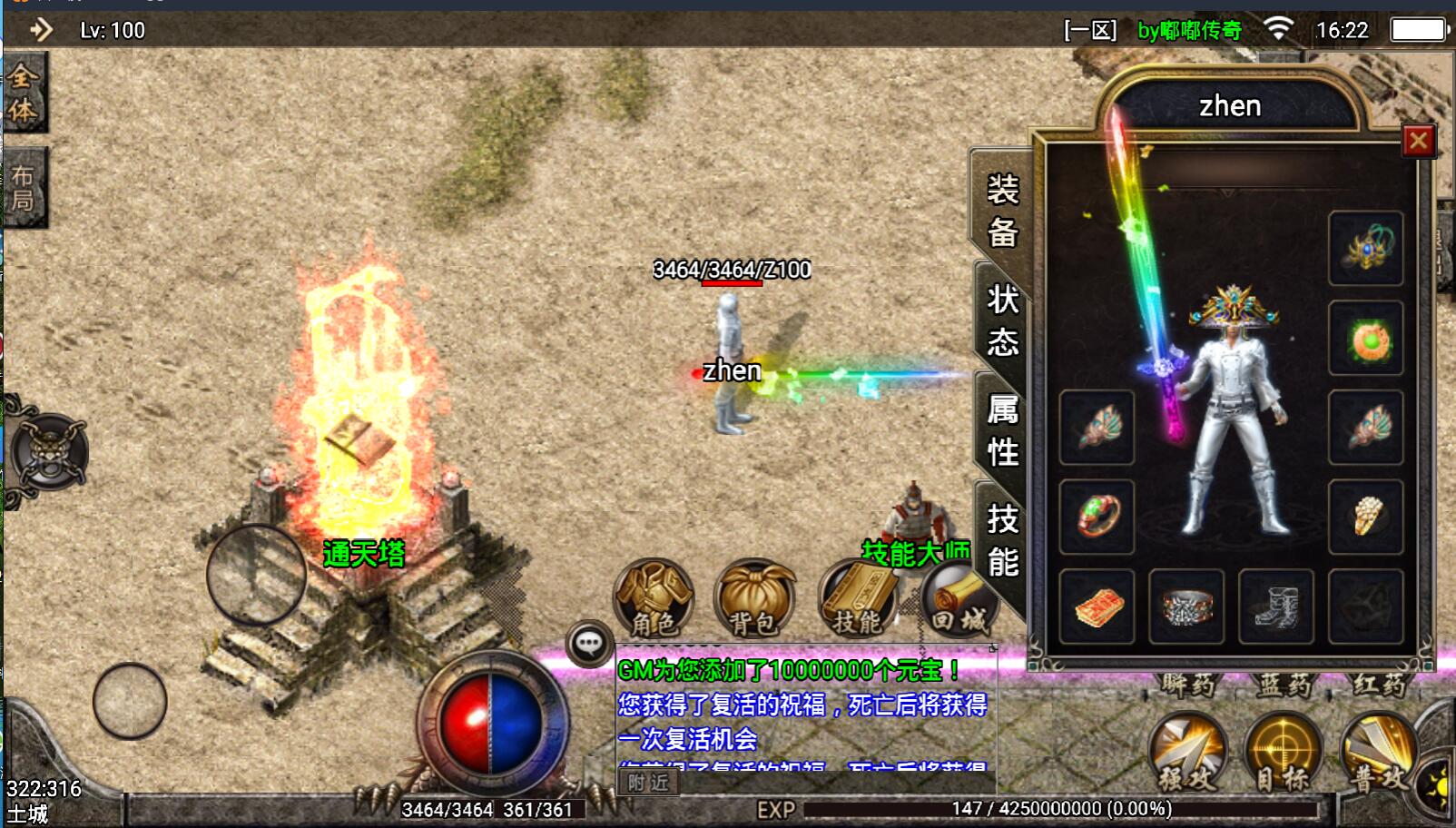Screen dimensions: 1456x828
Task: Toggle the 全体 all-channel button
Action: click(x=24, y=93)
